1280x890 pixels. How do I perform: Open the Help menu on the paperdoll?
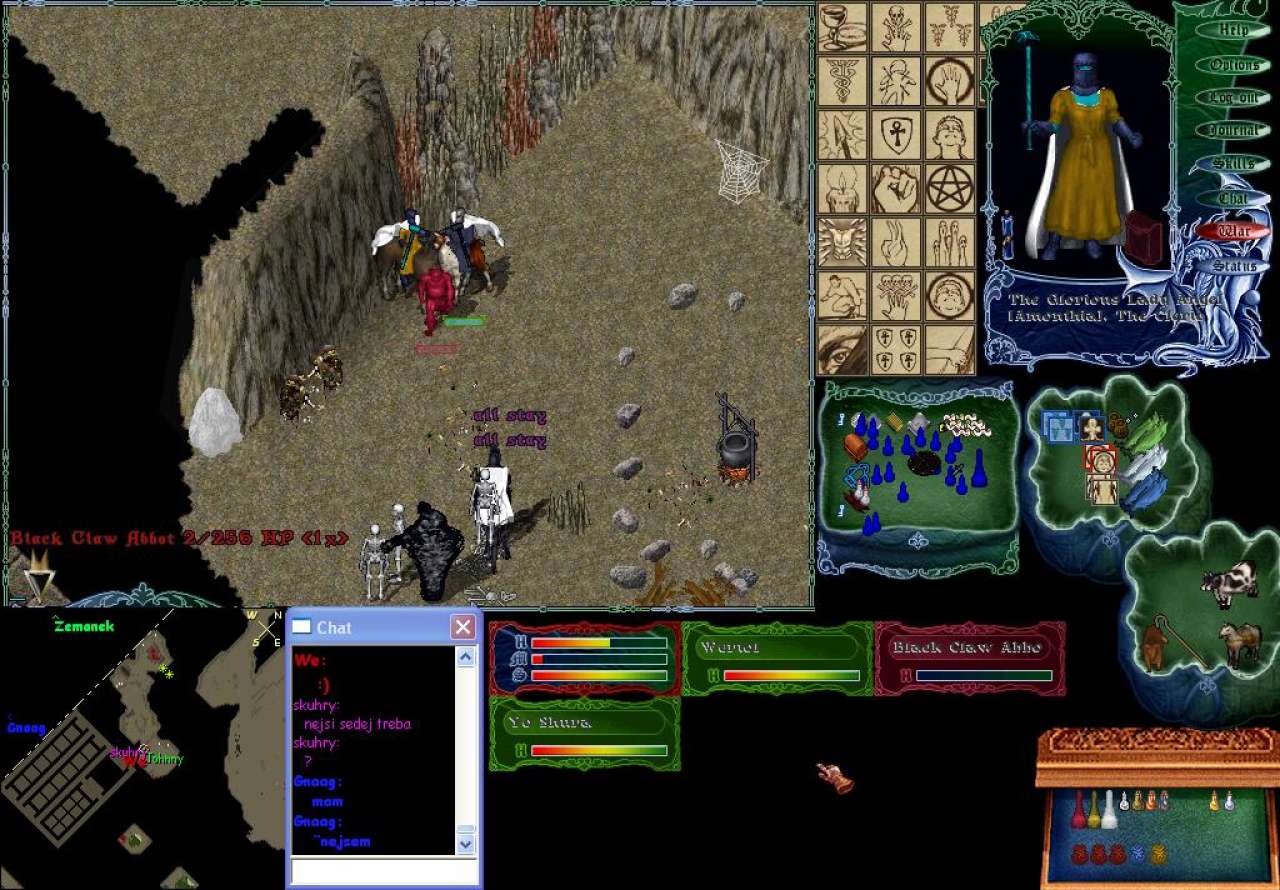[x=1234, y=30]
